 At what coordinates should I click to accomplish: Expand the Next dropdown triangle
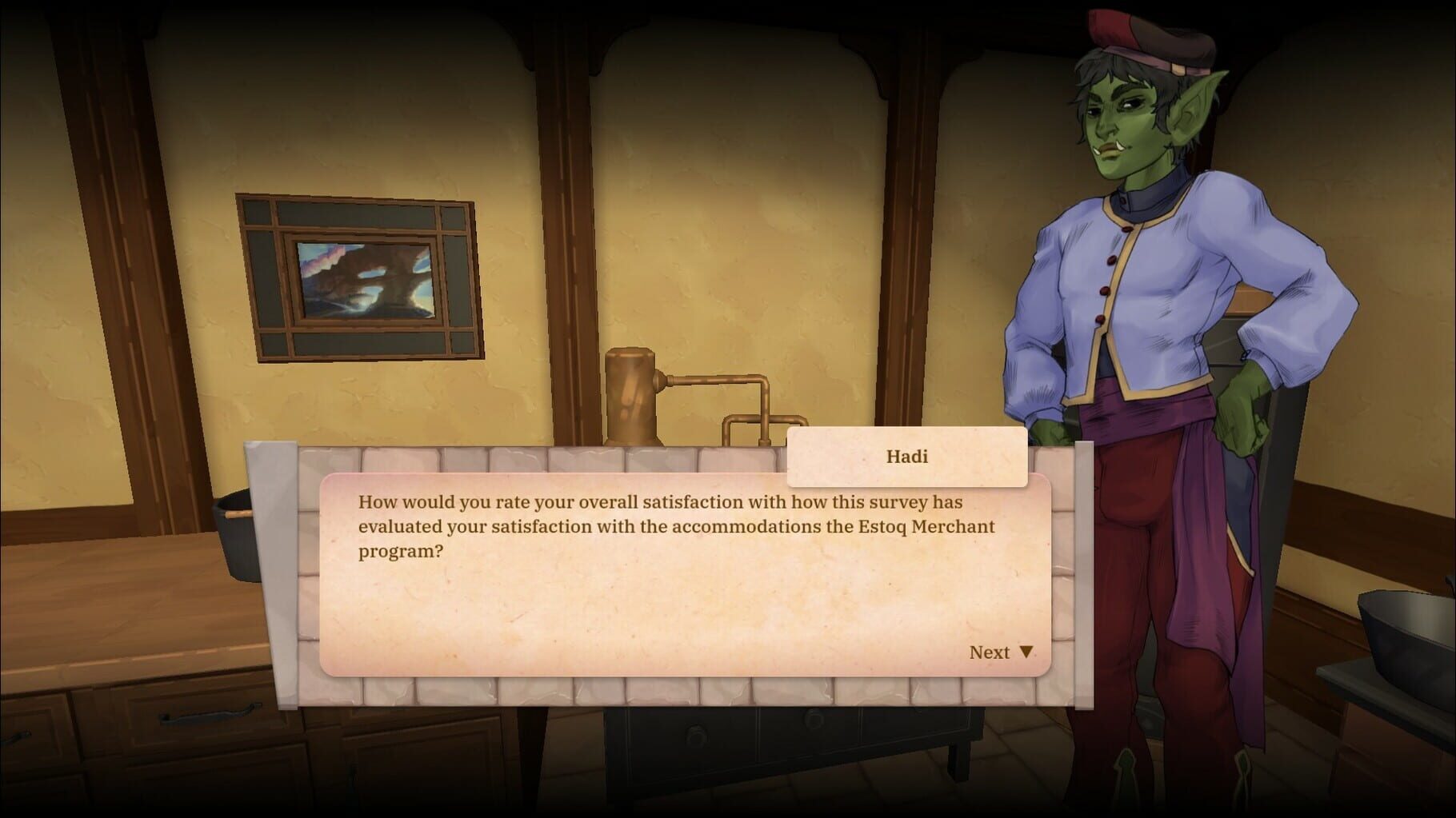(x=1026, y=652)
